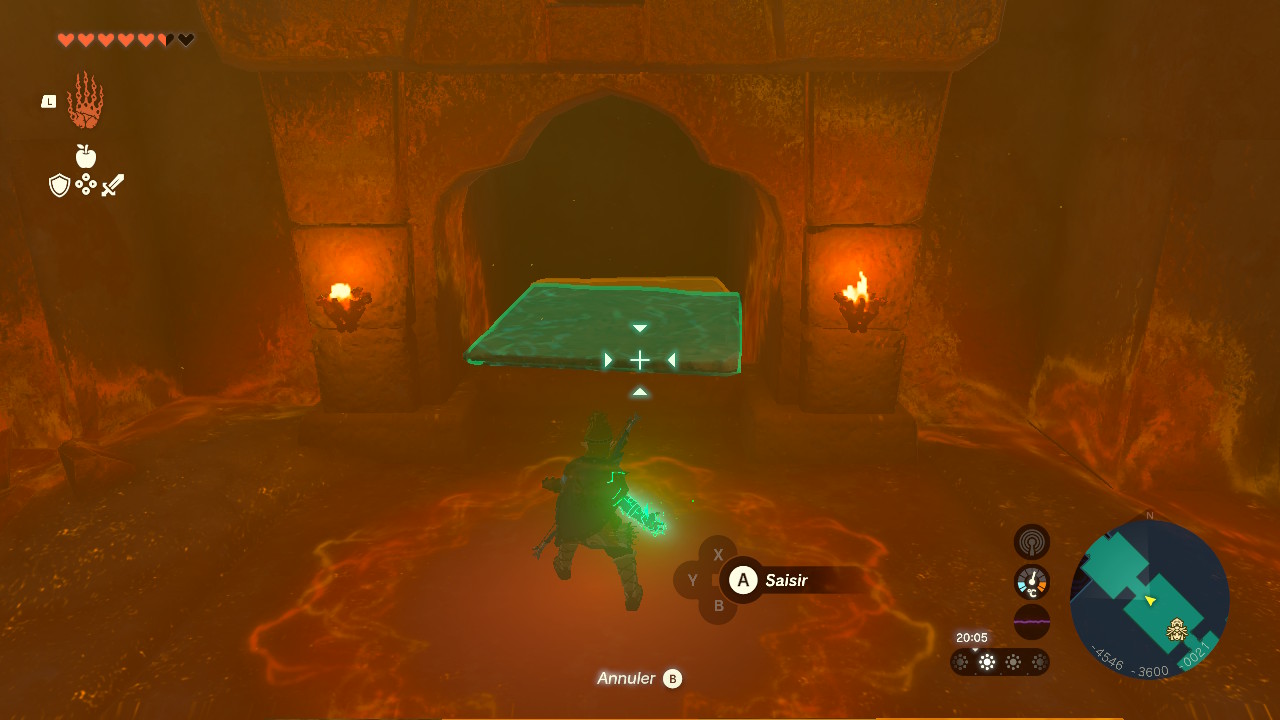Click the sensor signal icon

(x=1031, y=542)
